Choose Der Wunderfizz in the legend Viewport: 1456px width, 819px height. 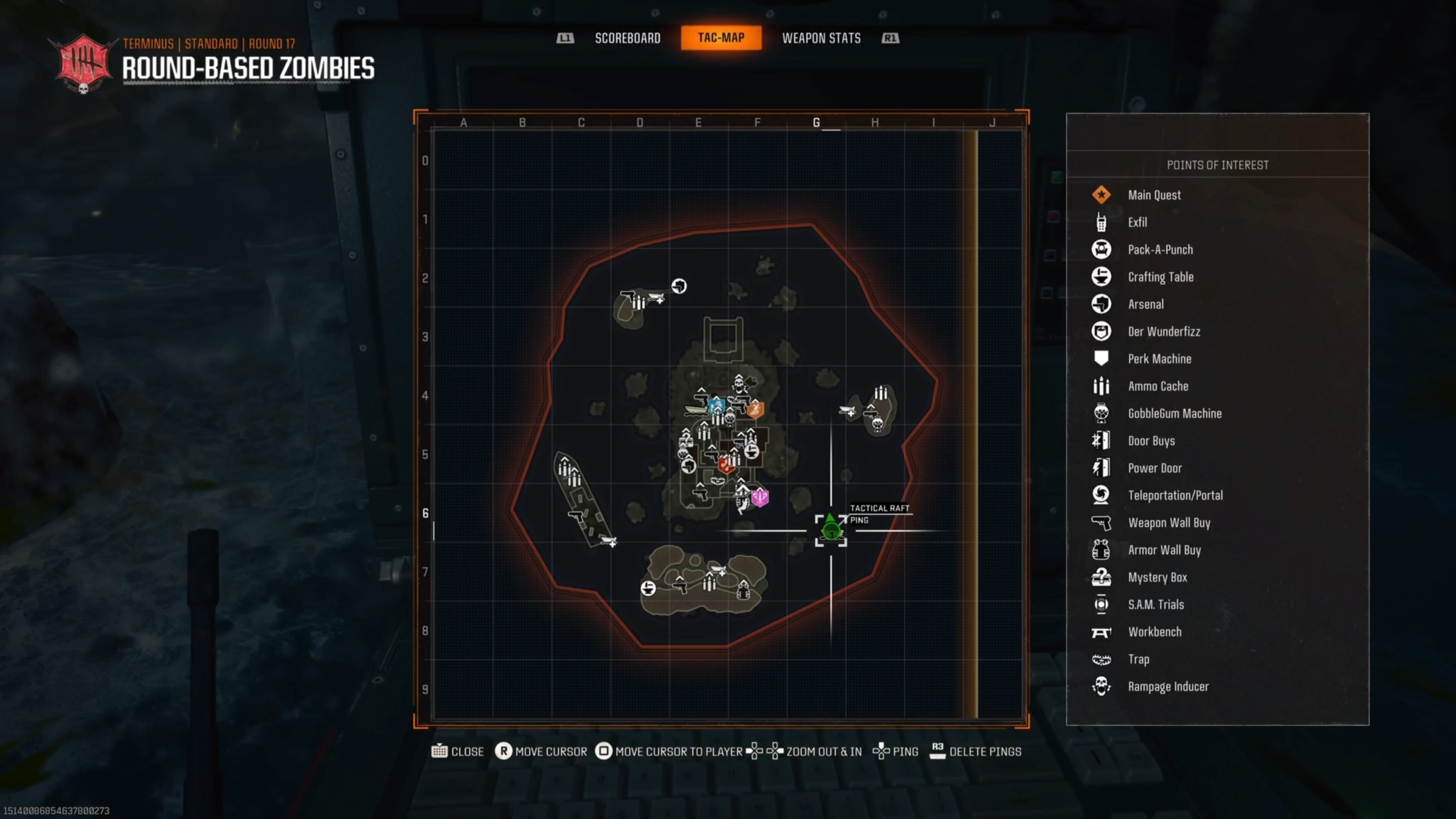1163,331
